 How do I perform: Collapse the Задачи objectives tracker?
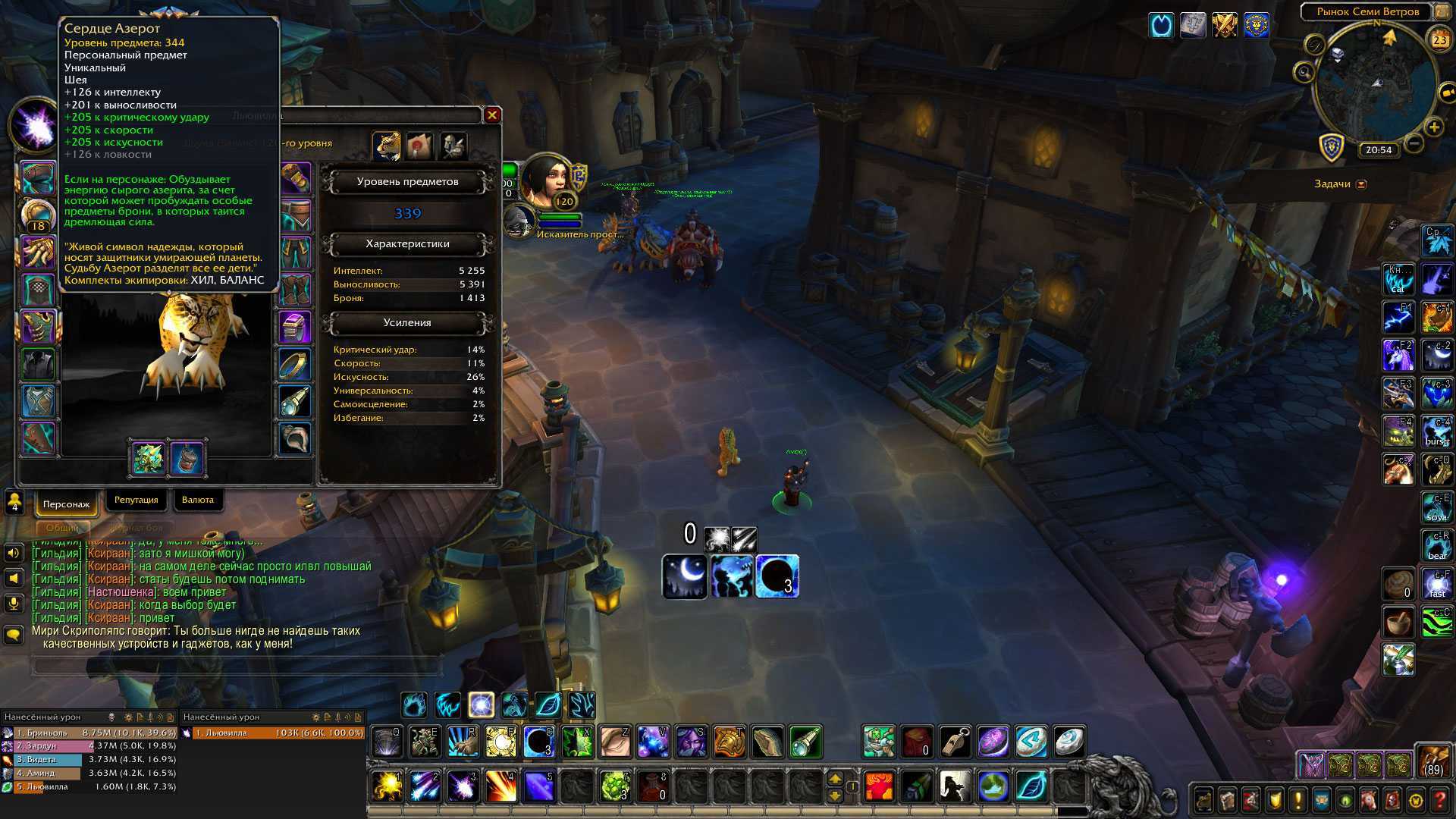coord(1361,184)
